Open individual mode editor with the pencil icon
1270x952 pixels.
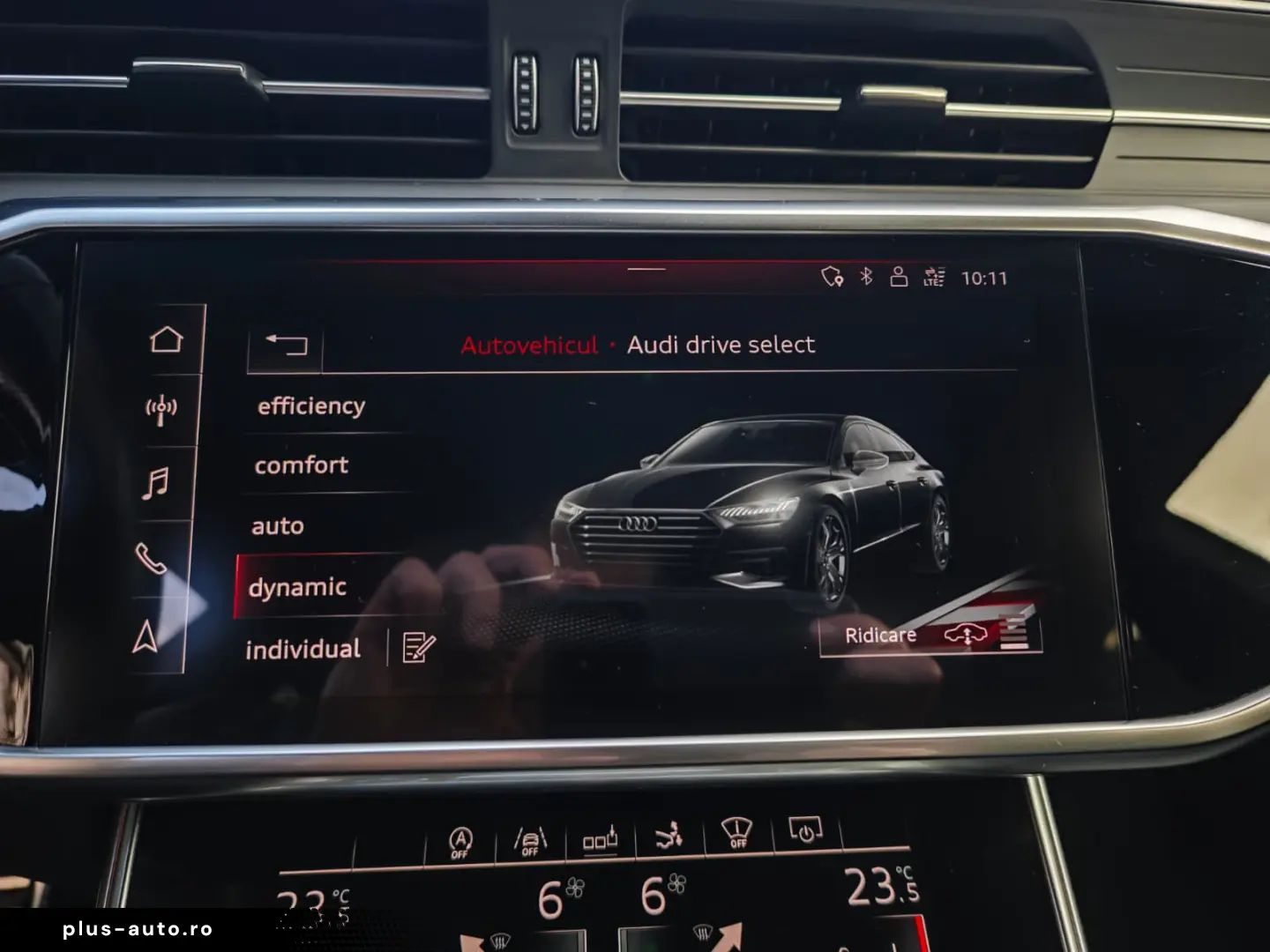coord(416,648)
